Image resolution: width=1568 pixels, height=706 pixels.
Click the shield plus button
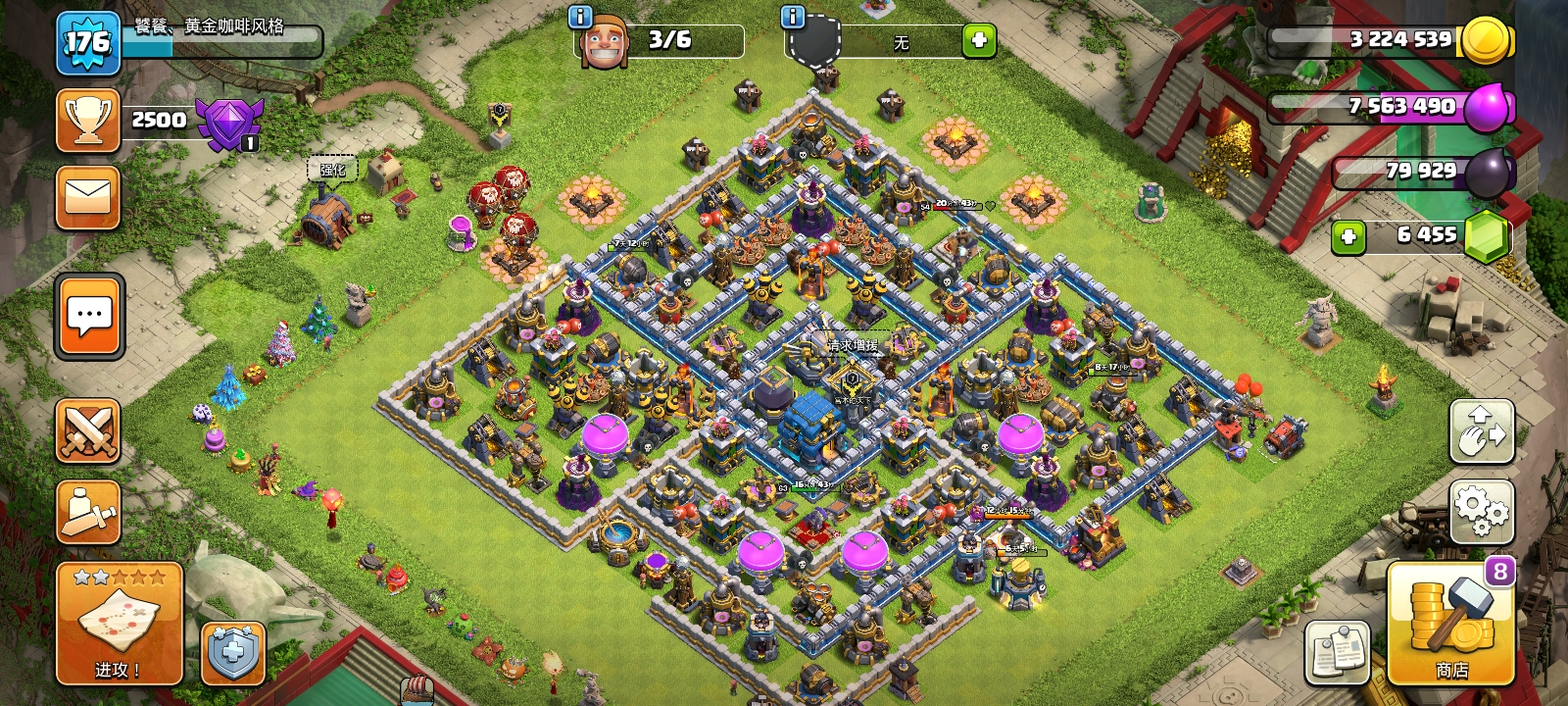(232, 653)
